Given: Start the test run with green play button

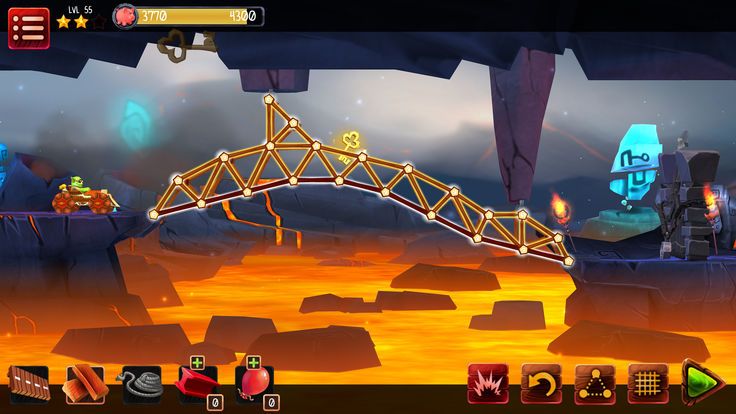Looking at the screenshot, I should pyautogui.click(x=701, y=383).
